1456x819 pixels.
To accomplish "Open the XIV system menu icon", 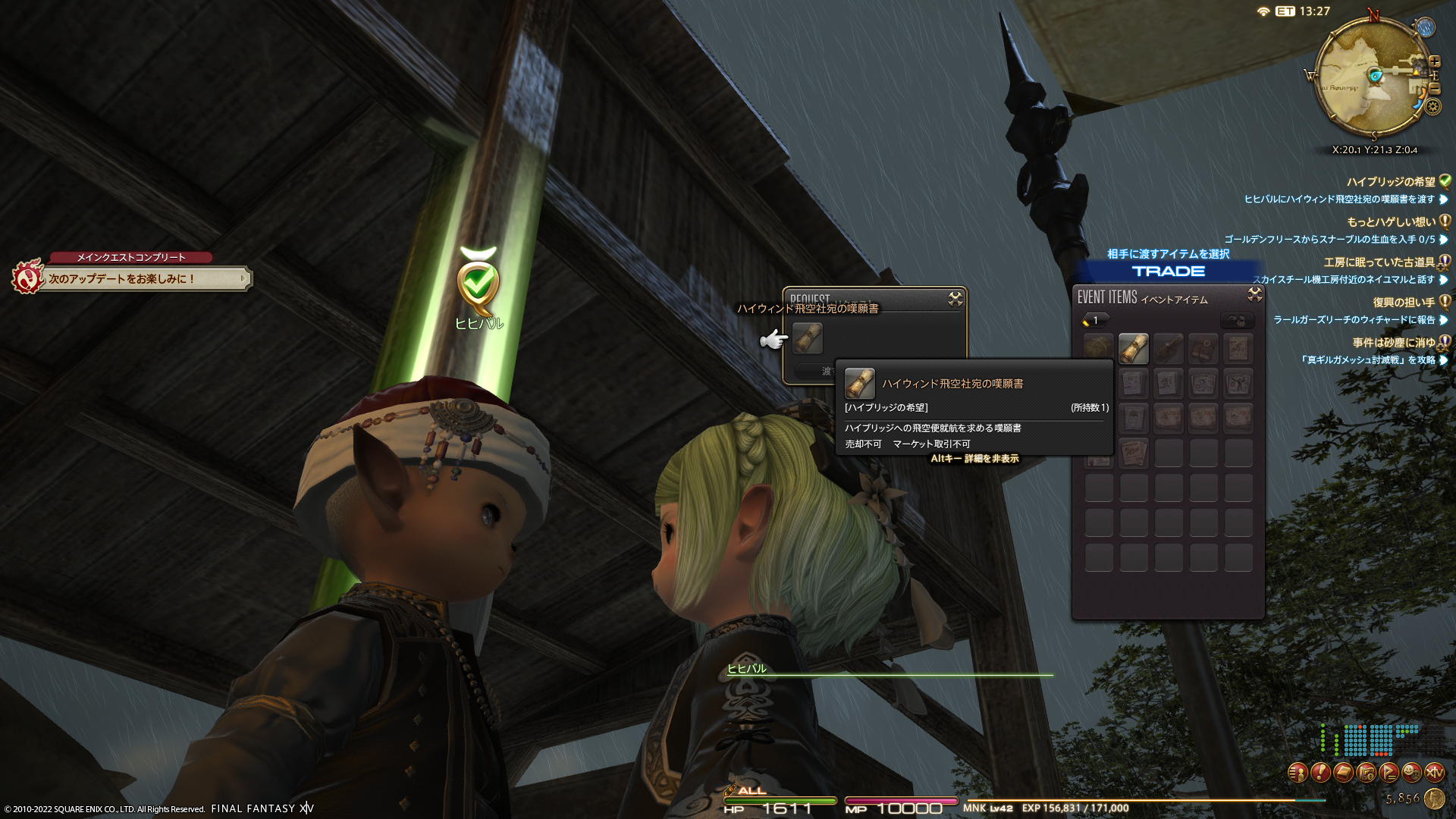I will click(1434, 773).
